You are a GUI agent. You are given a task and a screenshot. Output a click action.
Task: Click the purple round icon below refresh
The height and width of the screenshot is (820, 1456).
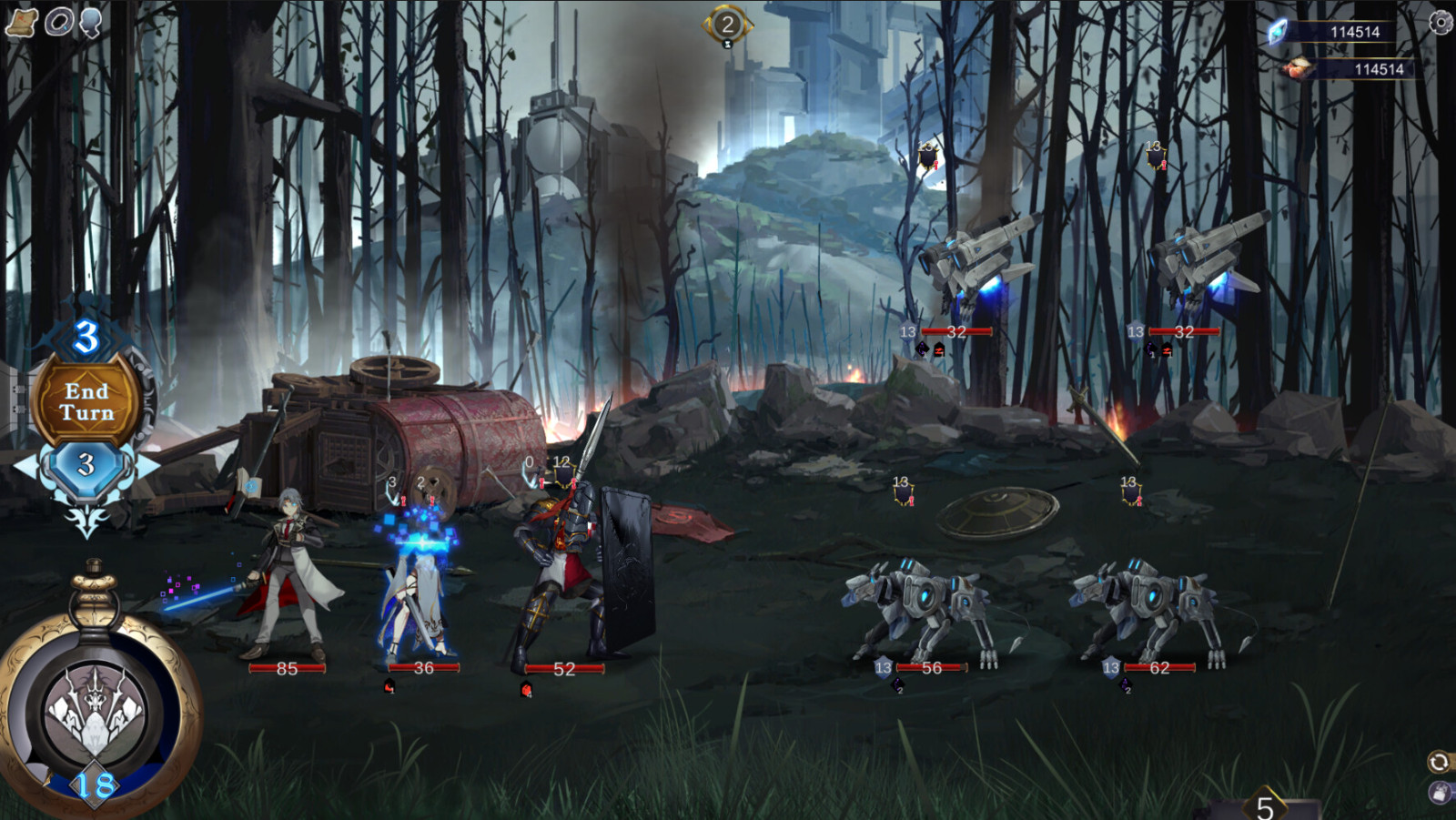pos(1440,793)
